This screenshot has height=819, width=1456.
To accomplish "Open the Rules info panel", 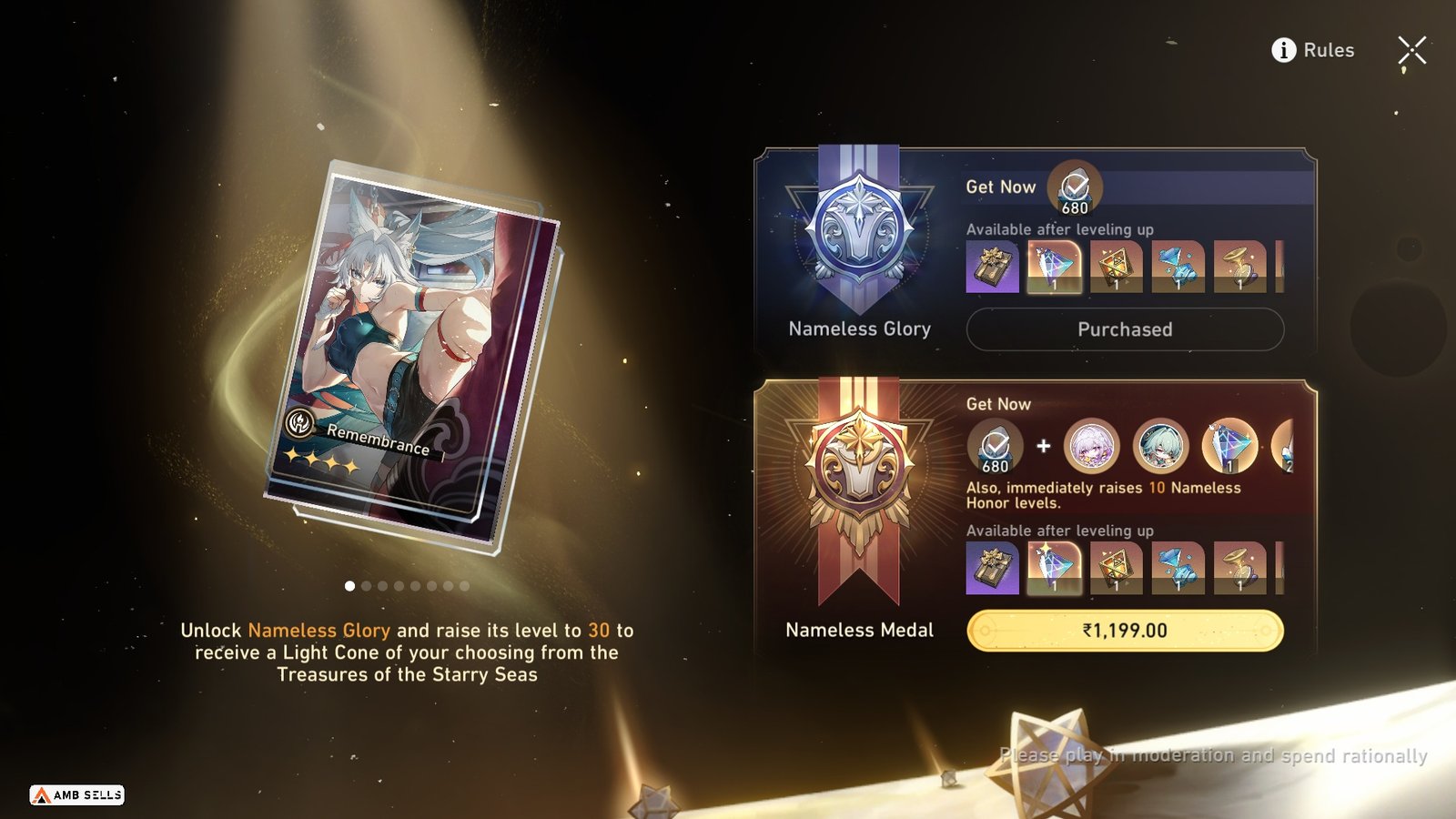I will (x=1317, y=50).
